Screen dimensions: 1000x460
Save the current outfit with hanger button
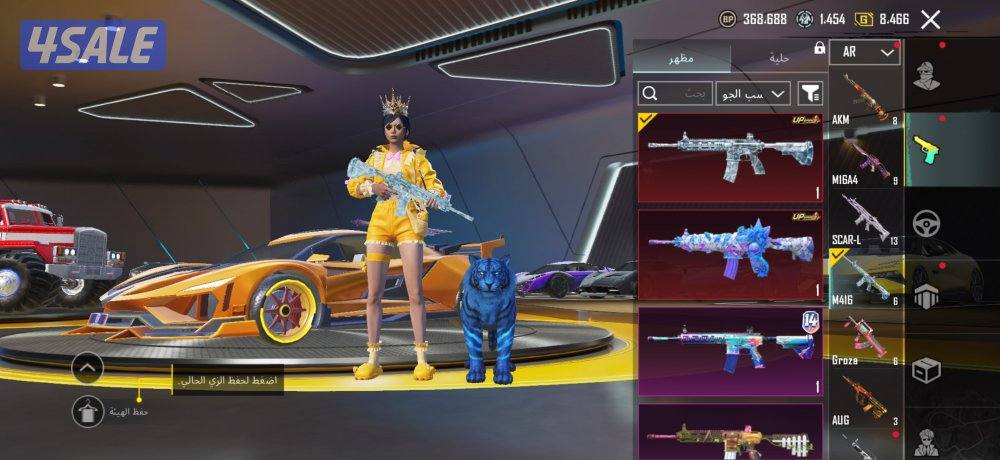tap(88, 411)
